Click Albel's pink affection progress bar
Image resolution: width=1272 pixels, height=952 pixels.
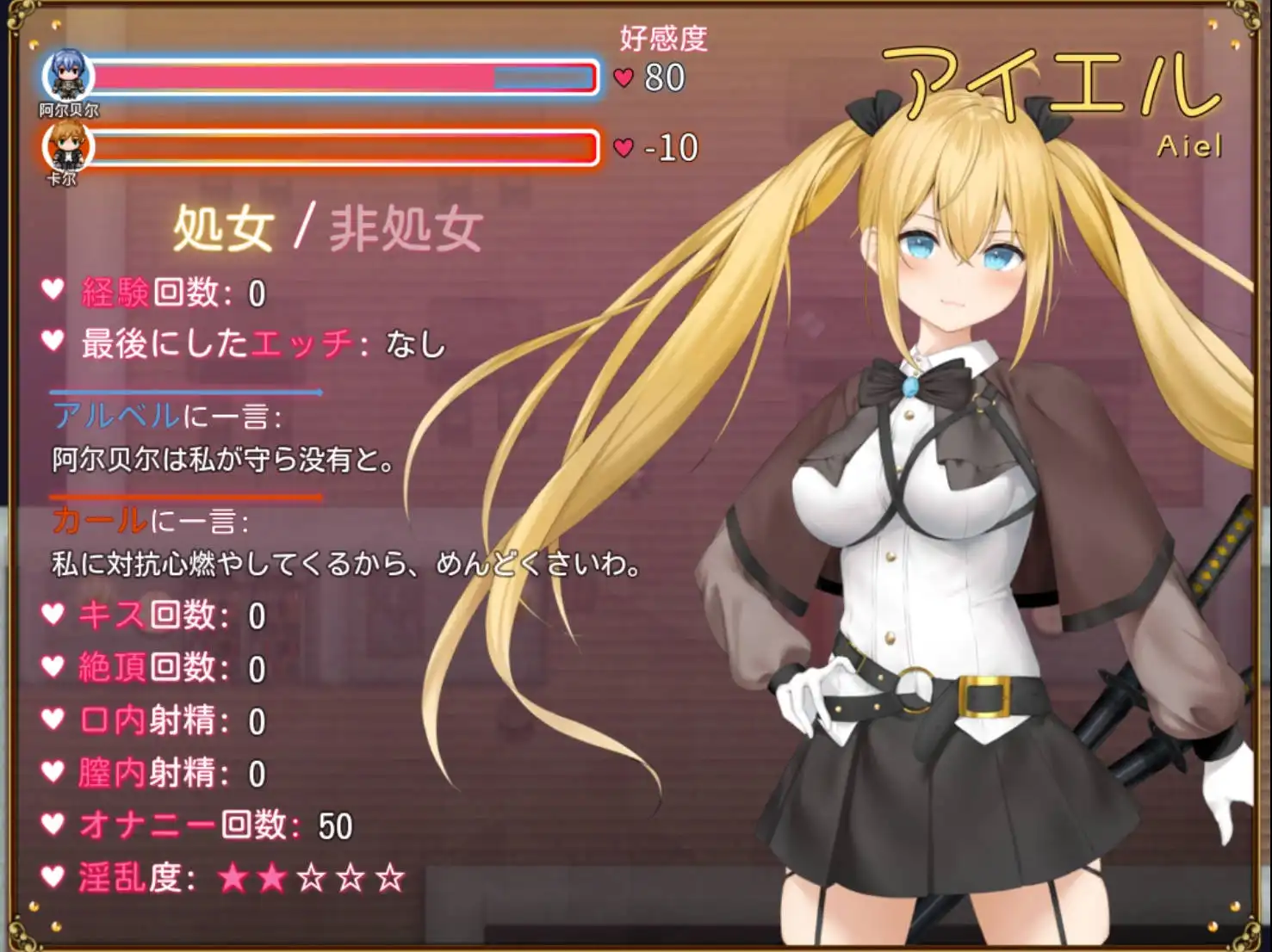tap(293, 78)
